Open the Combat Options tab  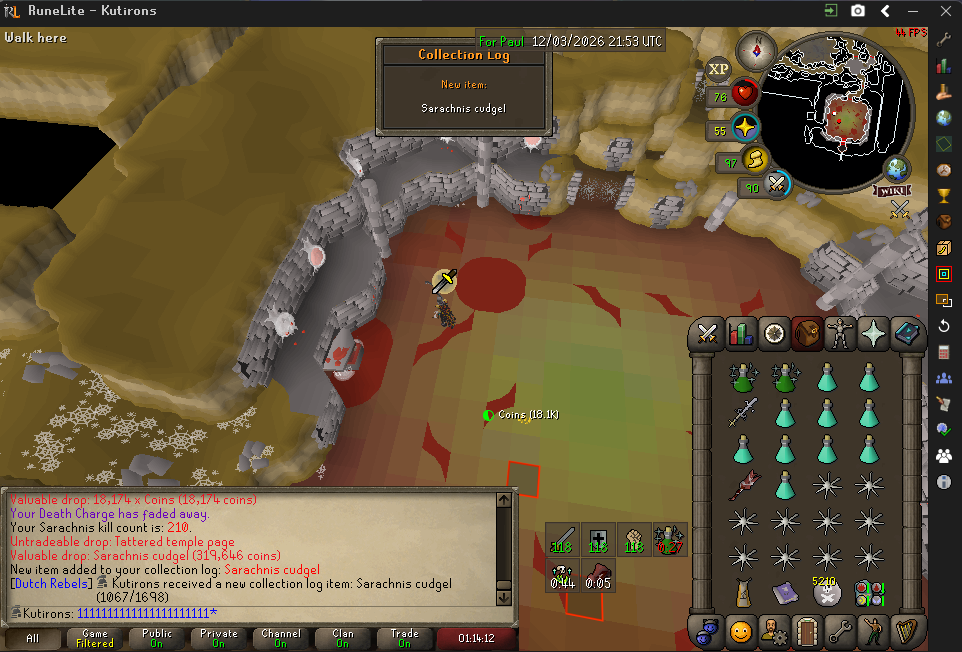point(709,334)
